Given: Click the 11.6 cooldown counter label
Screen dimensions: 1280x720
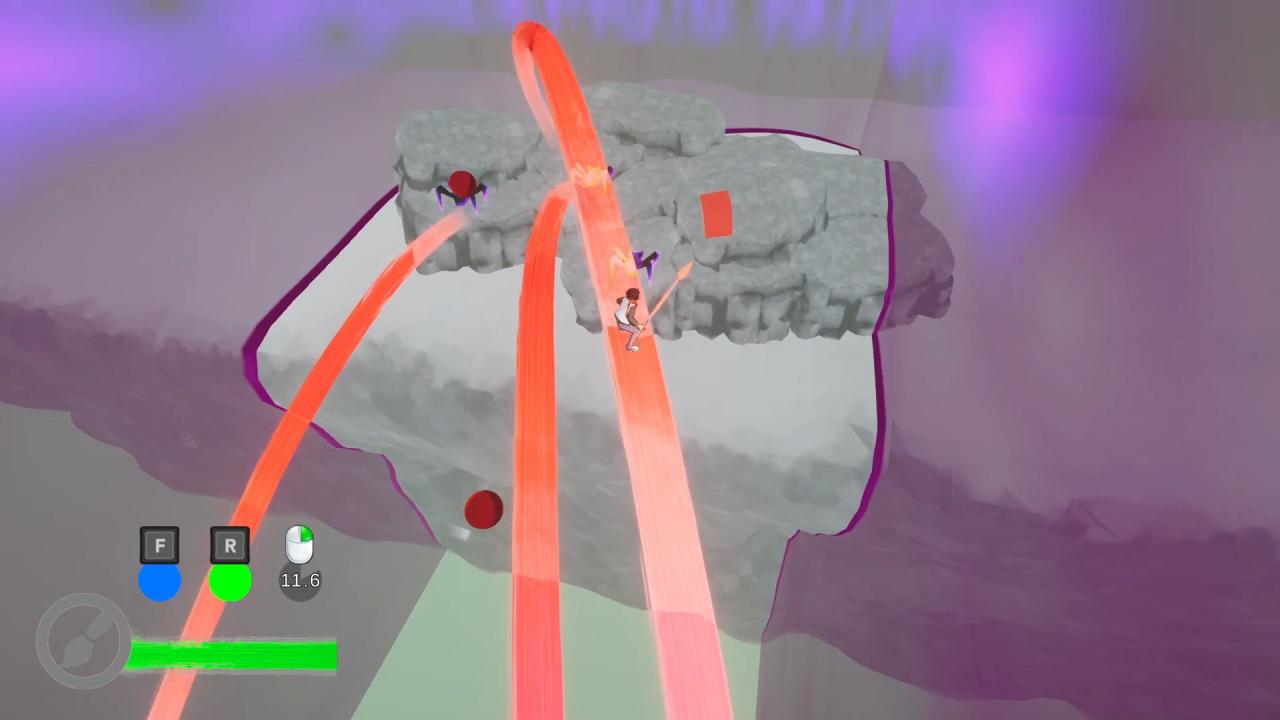Looking at the screenshot, I should pos(300,580).
